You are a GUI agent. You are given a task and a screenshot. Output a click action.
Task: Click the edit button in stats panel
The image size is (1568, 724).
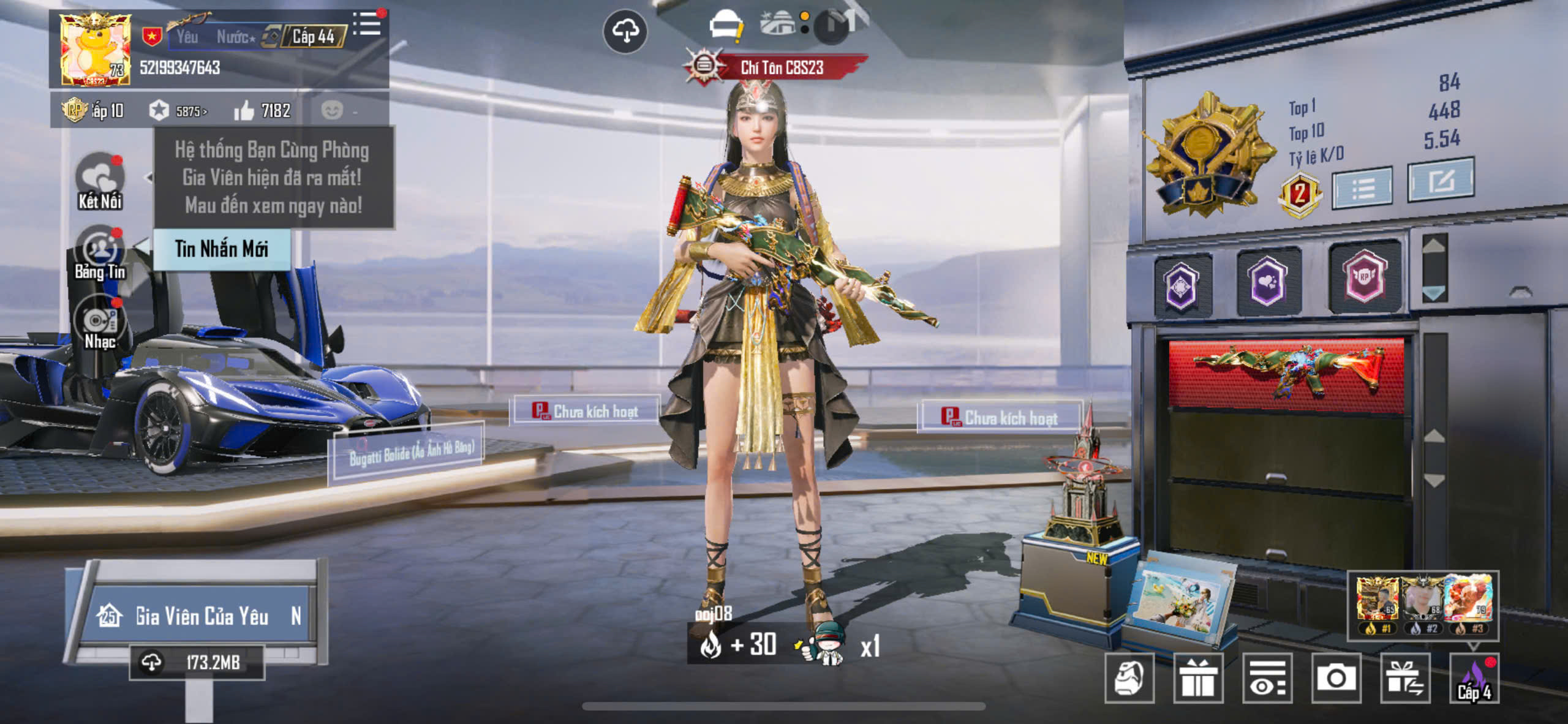pos(1441,180)
